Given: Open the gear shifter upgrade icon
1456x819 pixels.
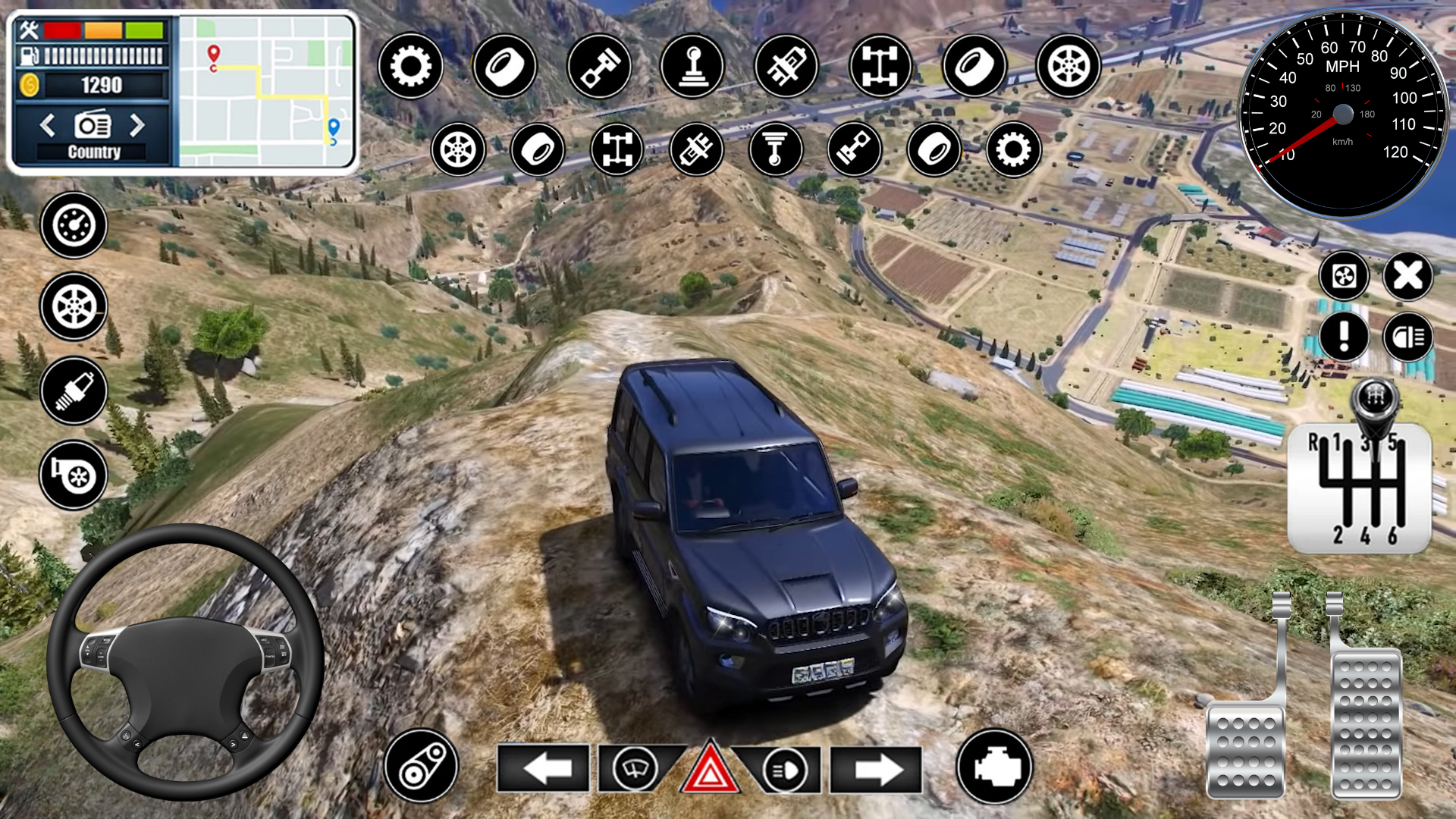Looking at the screenshot, I should [694, 67].
